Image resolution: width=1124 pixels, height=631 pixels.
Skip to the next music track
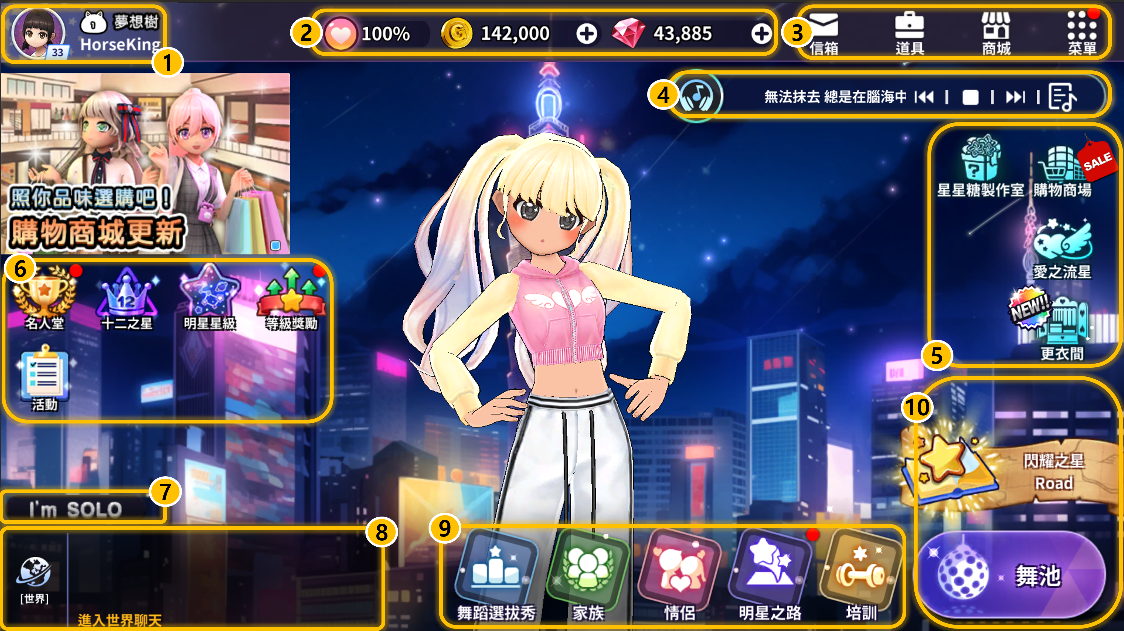1015,97
